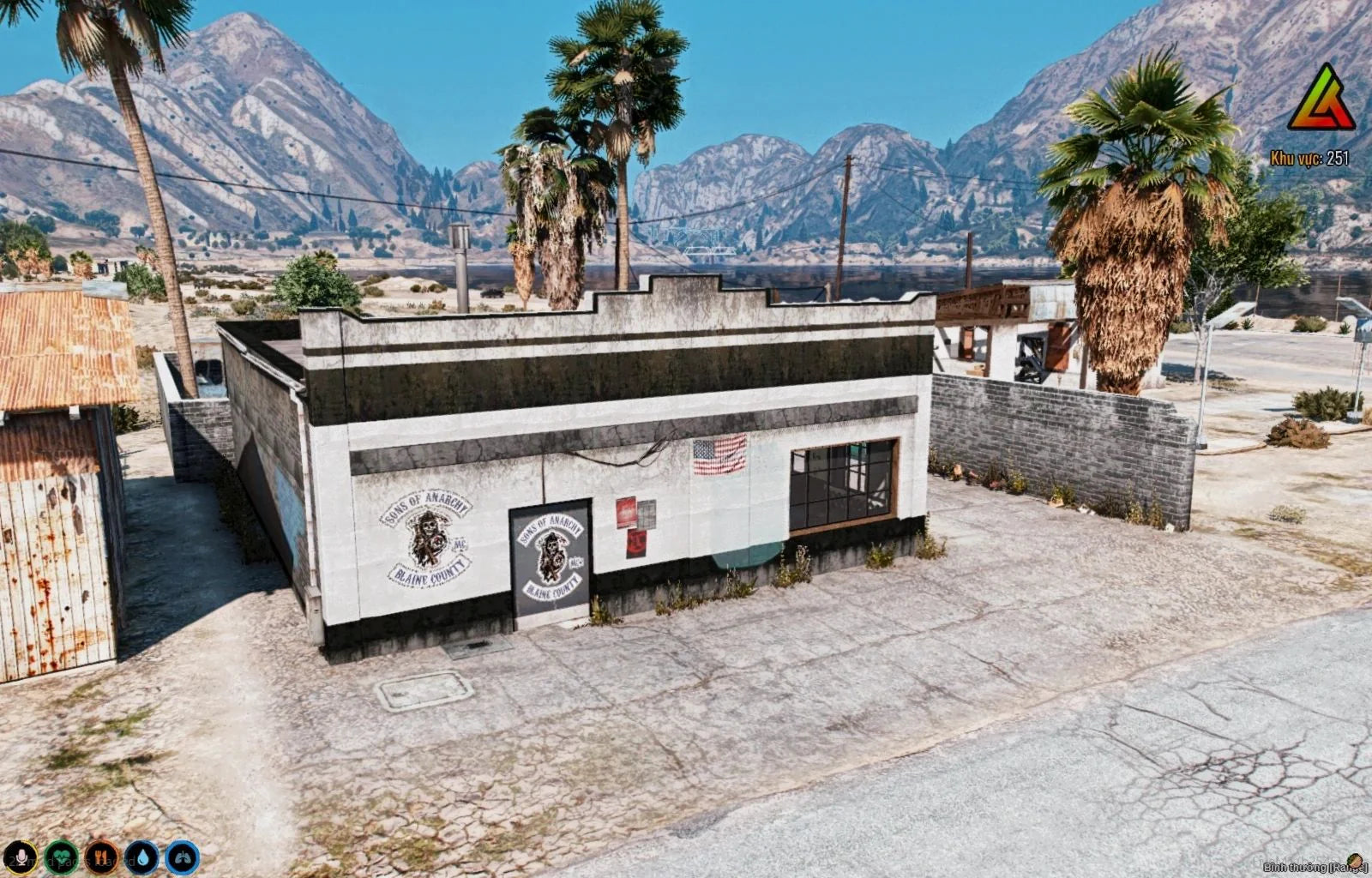This screenshot has height=878, width=1372.
Task: Click the fork and knife hunger icon
Action: (x=101, y=857)
